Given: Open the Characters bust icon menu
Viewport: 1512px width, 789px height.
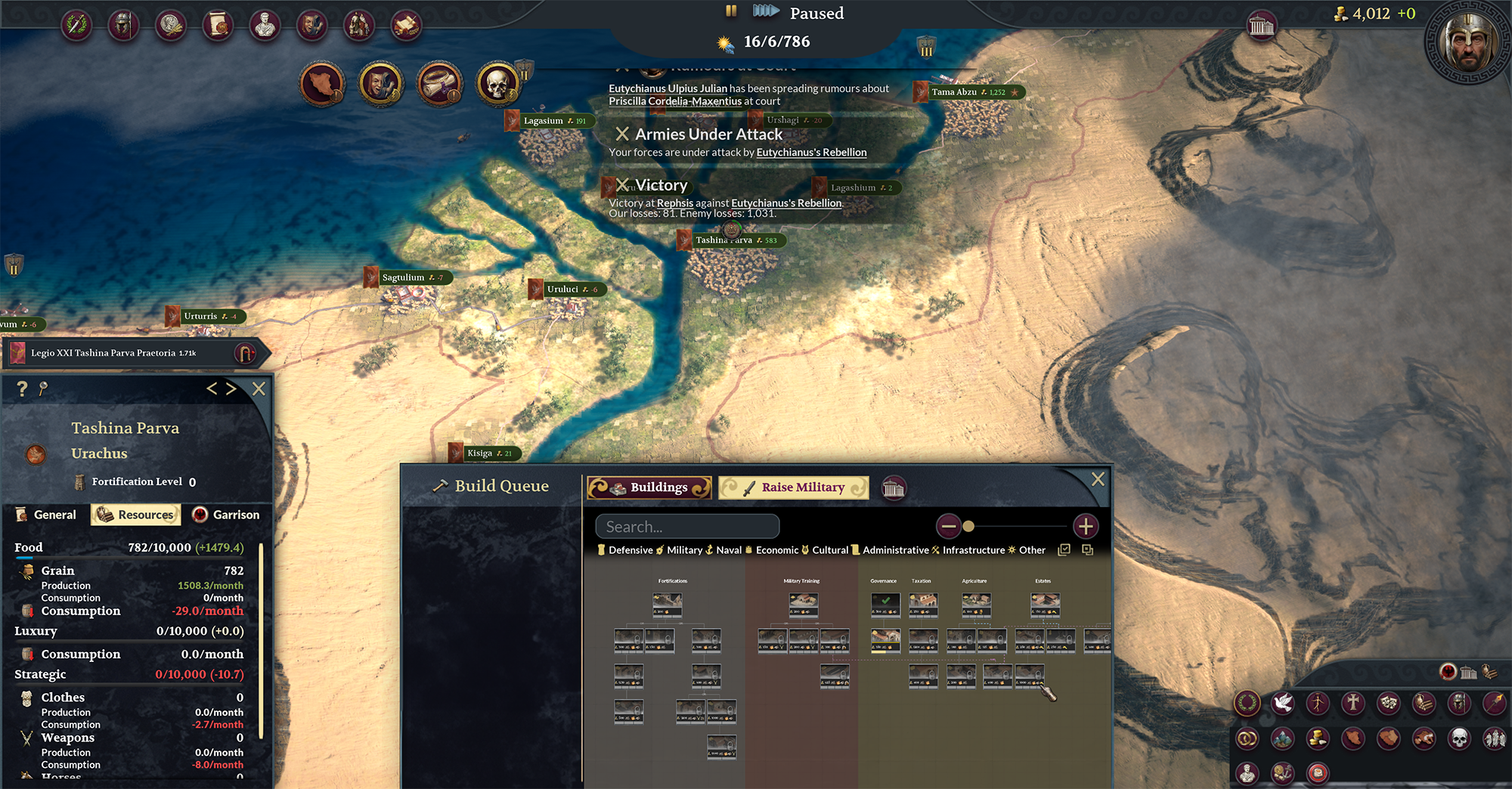Looking at the screenshot, I should [x=265, y=25].
